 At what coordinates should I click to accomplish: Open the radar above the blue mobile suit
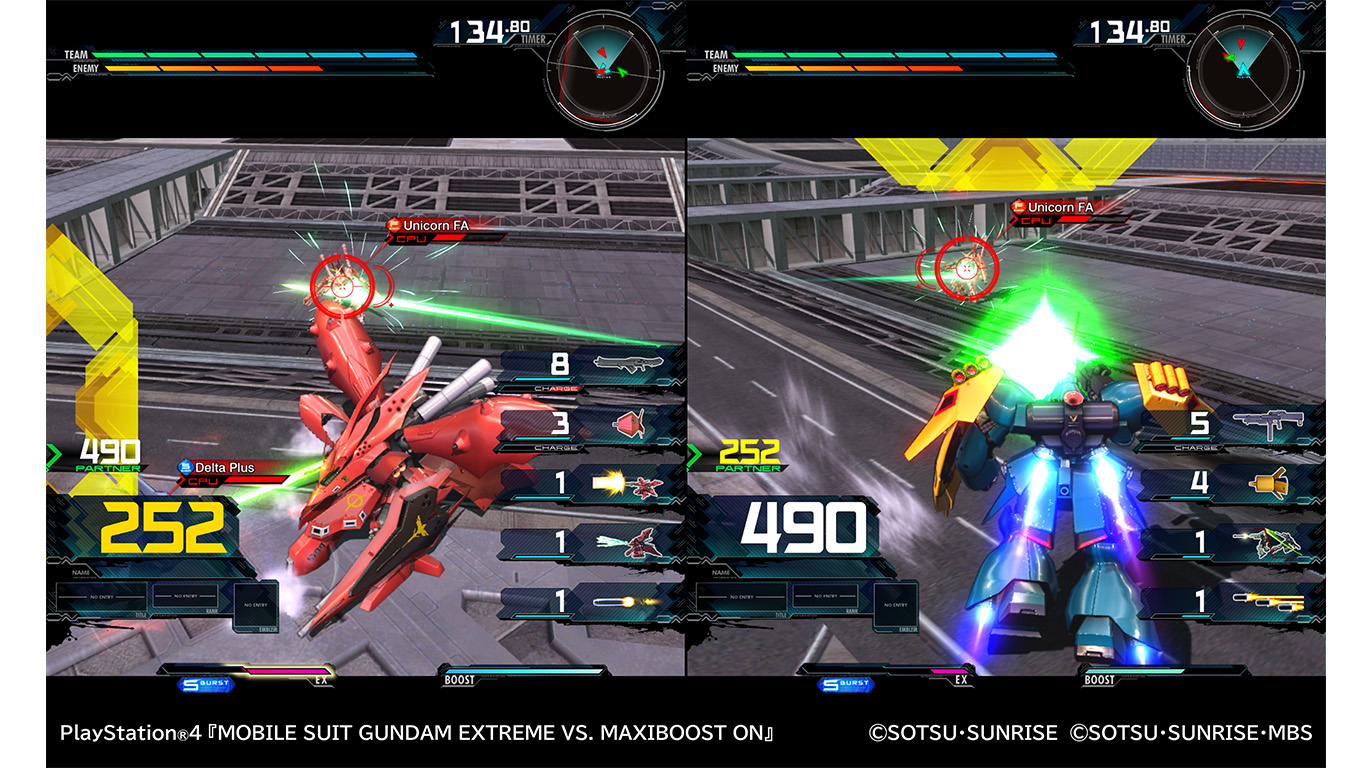click(x=1243, y=66)
